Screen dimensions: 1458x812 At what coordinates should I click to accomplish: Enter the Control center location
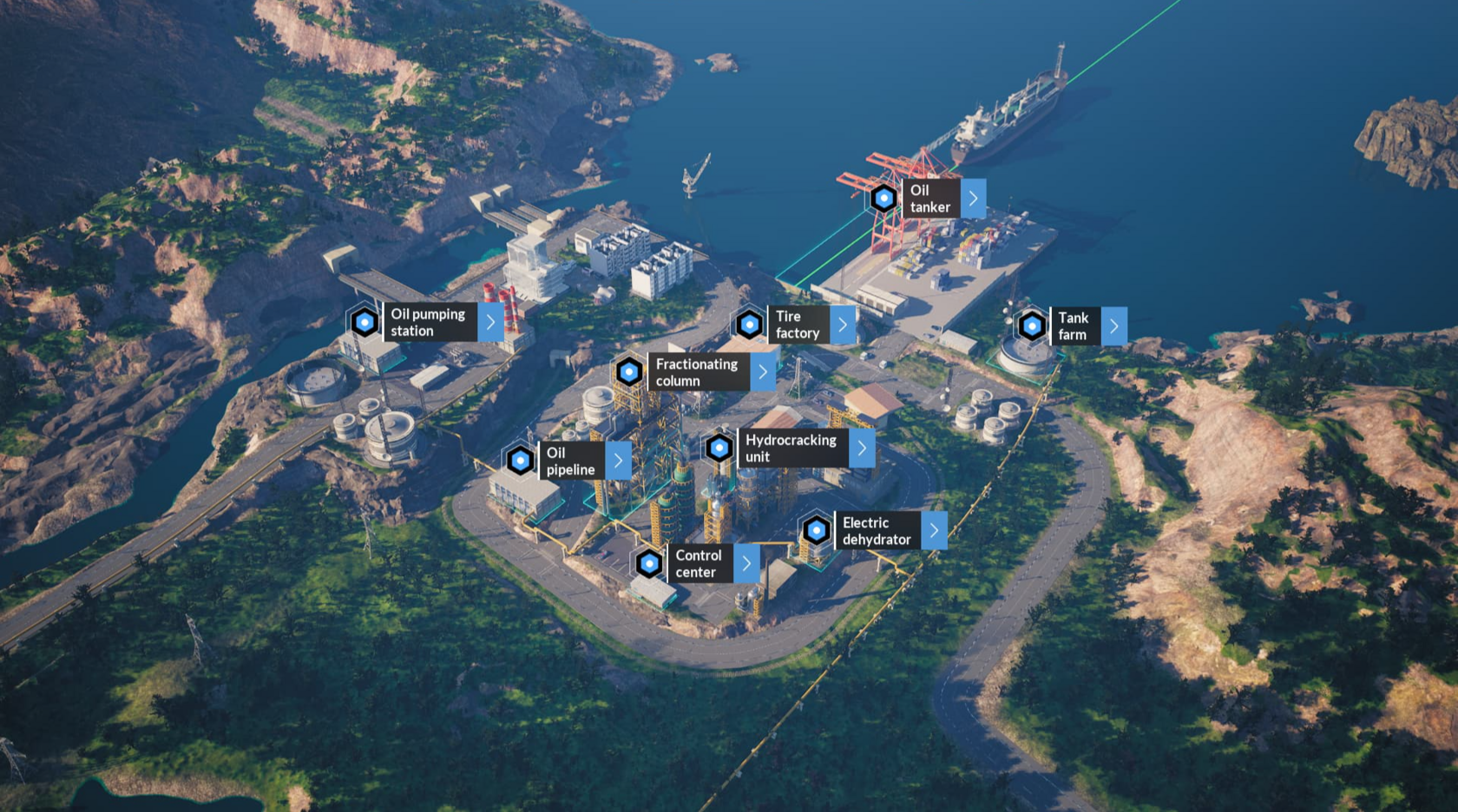(x=746, y=564)
